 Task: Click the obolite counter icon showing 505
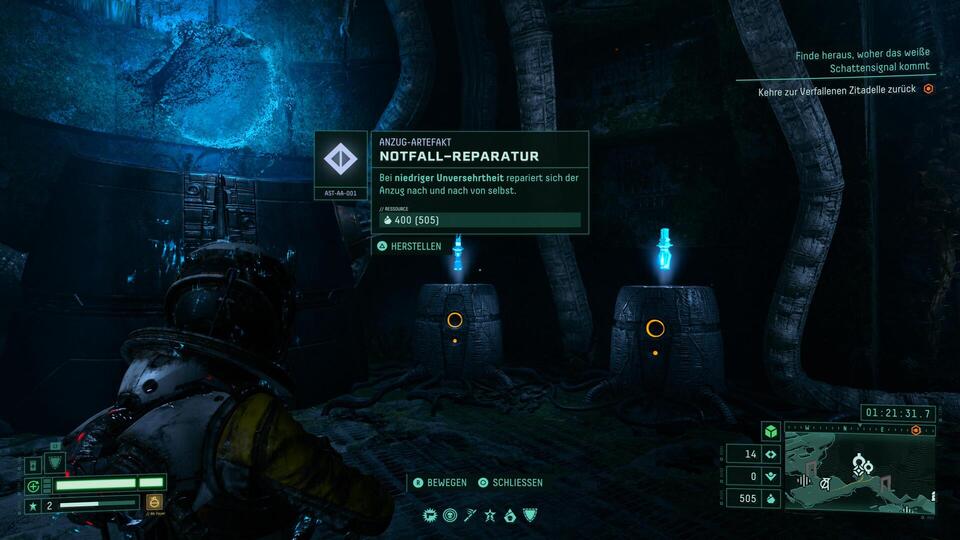tap(770, 498)
